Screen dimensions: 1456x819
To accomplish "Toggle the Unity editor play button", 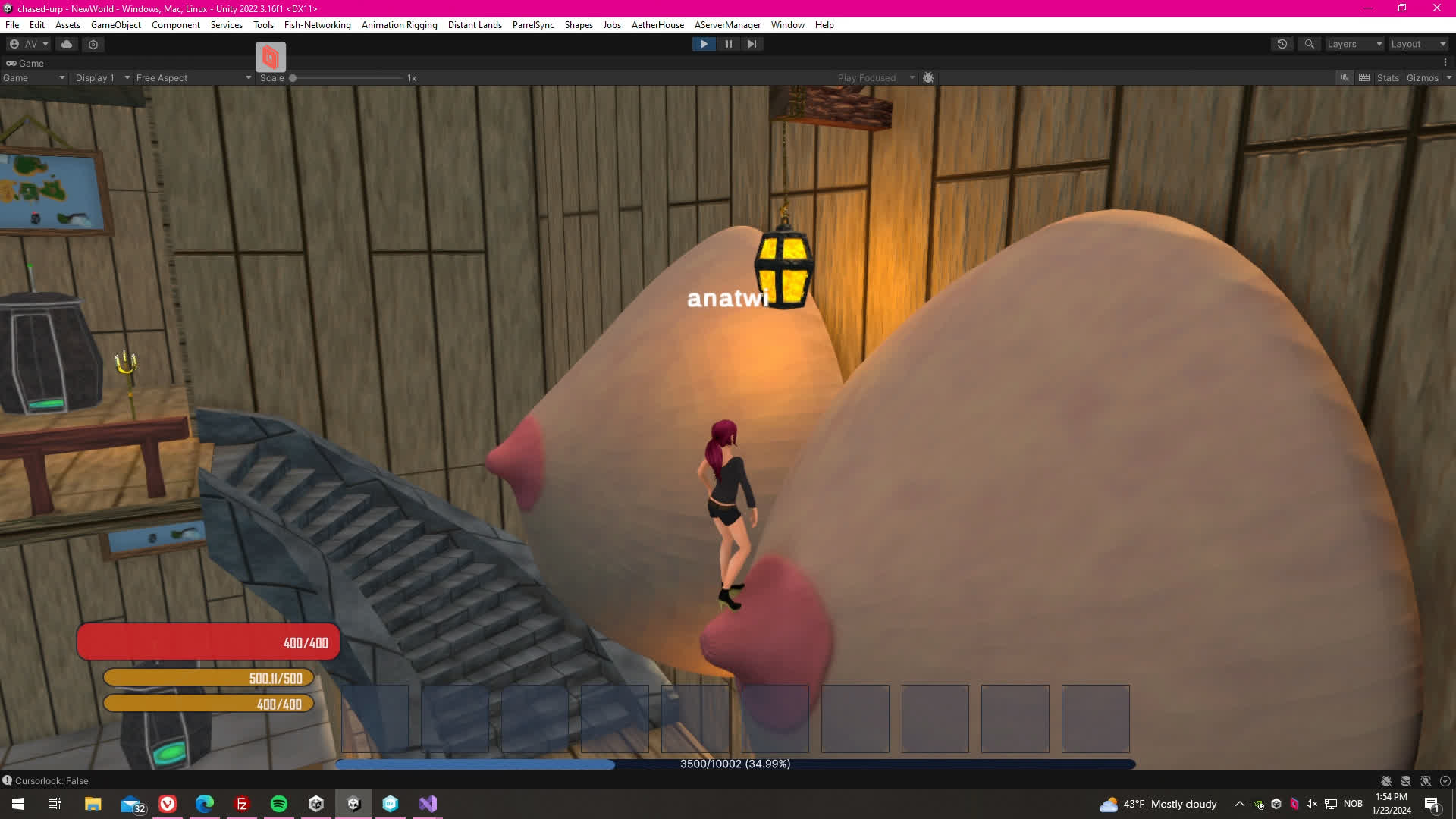I will coord(704,44).
